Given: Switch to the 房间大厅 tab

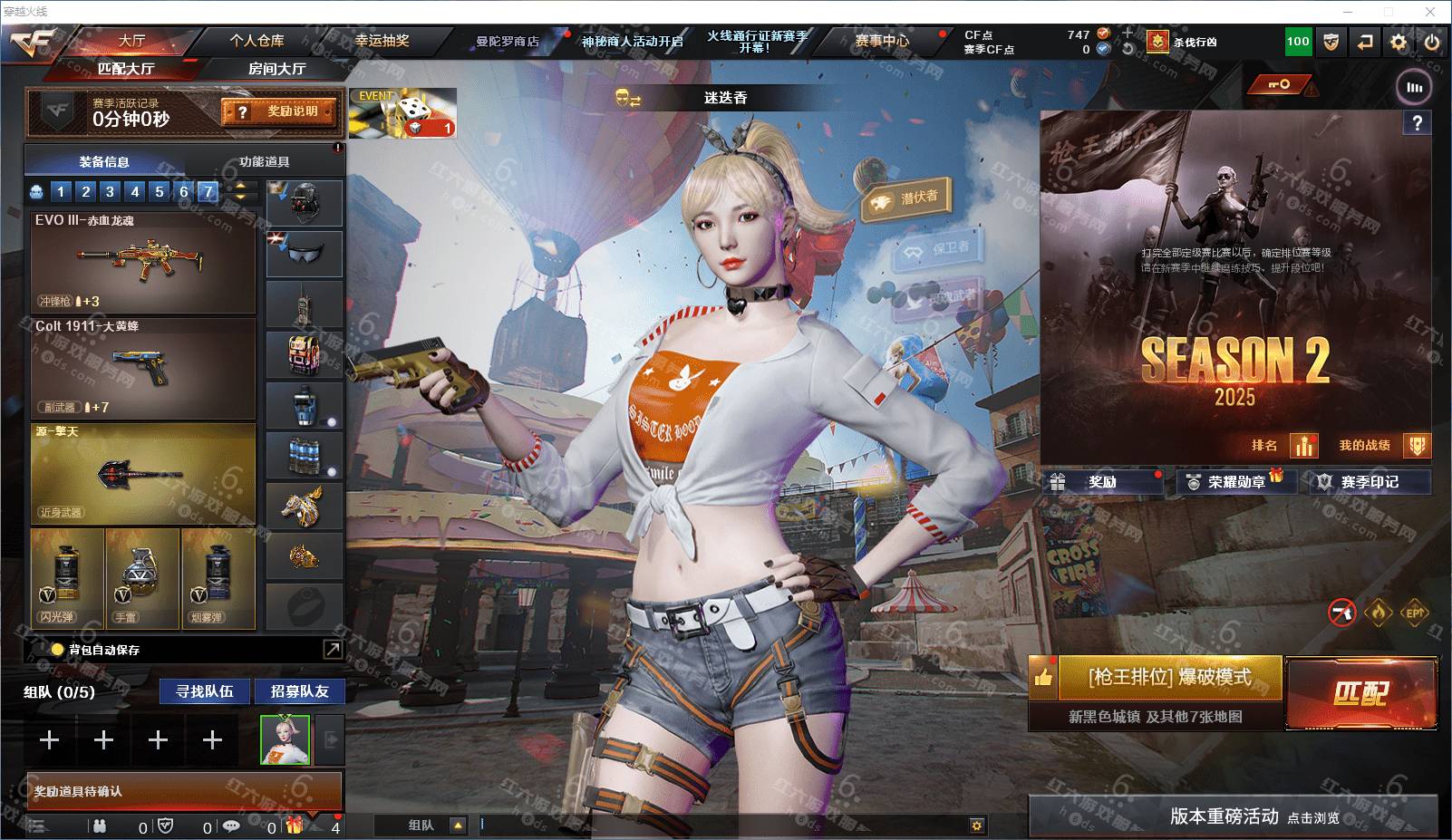Looking at the screenshot, I should coord(276,69).
